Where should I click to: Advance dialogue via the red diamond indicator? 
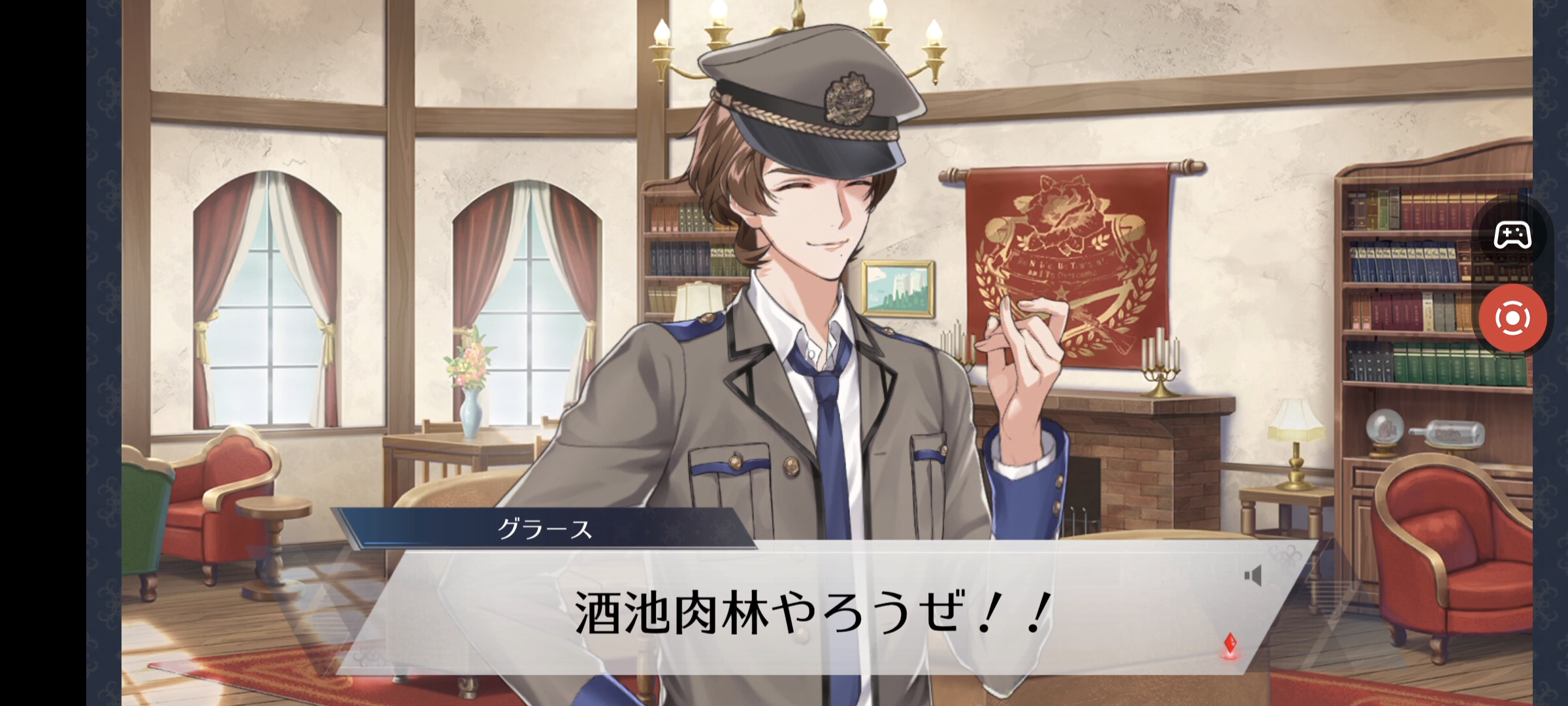[1230, 645]
